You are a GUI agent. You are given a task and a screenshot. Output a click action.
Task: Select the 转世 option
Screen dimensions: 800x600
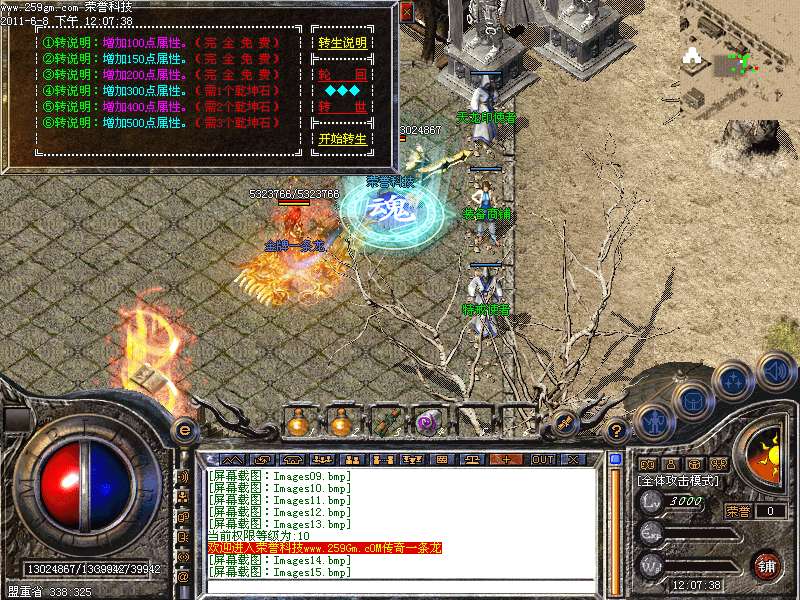tap(342, 106)
